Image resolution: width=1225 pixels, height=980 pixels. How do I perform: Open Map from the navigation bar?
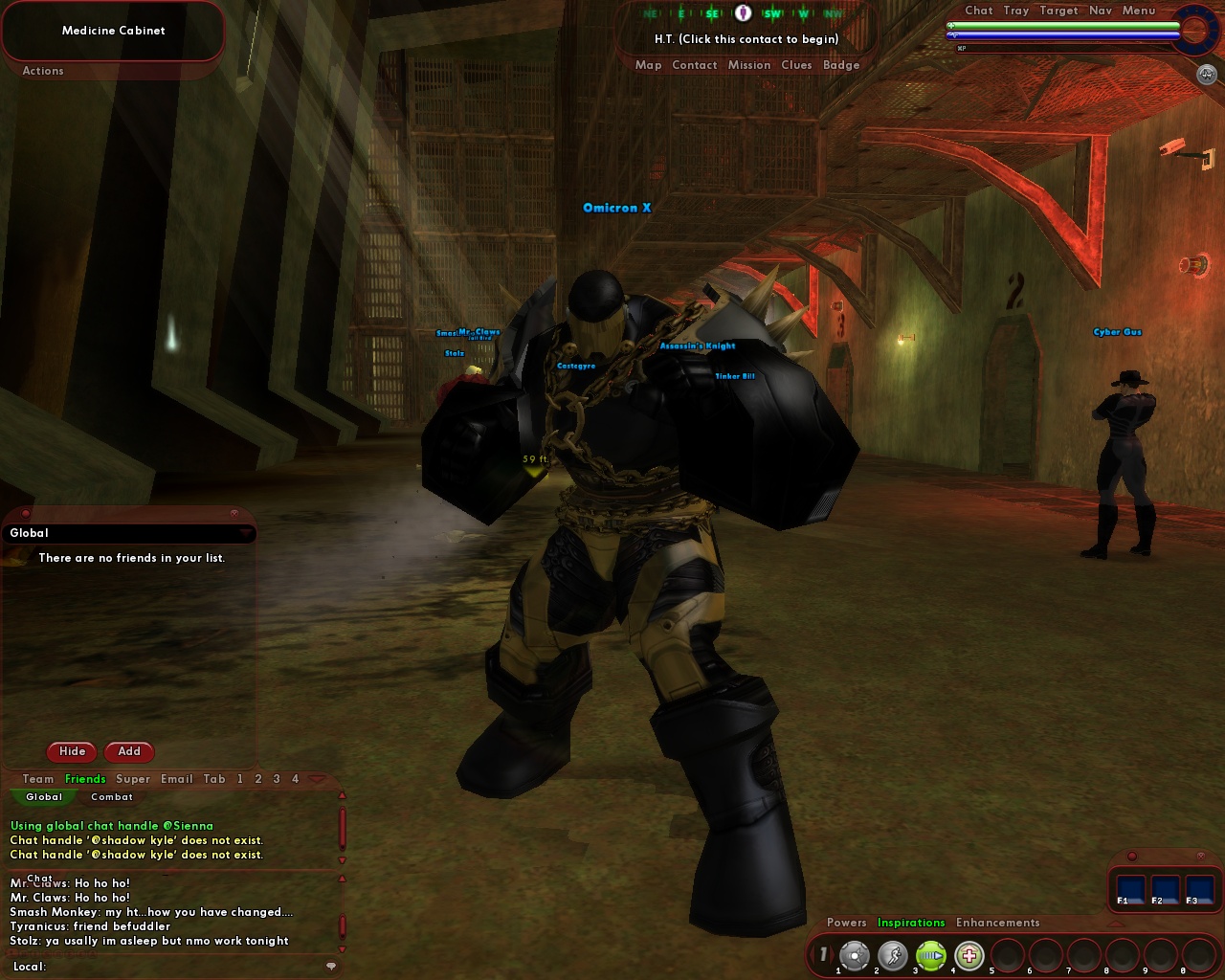[x=649, y=65]
